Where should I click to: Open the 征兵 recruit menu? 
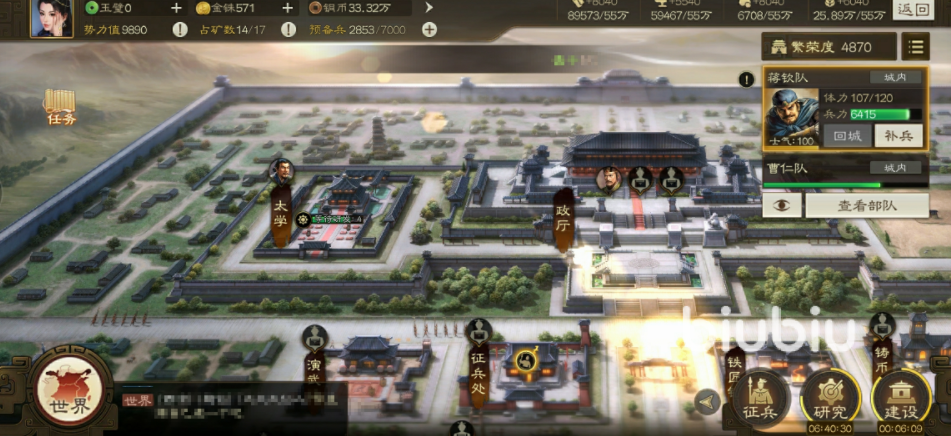[759, 397]
